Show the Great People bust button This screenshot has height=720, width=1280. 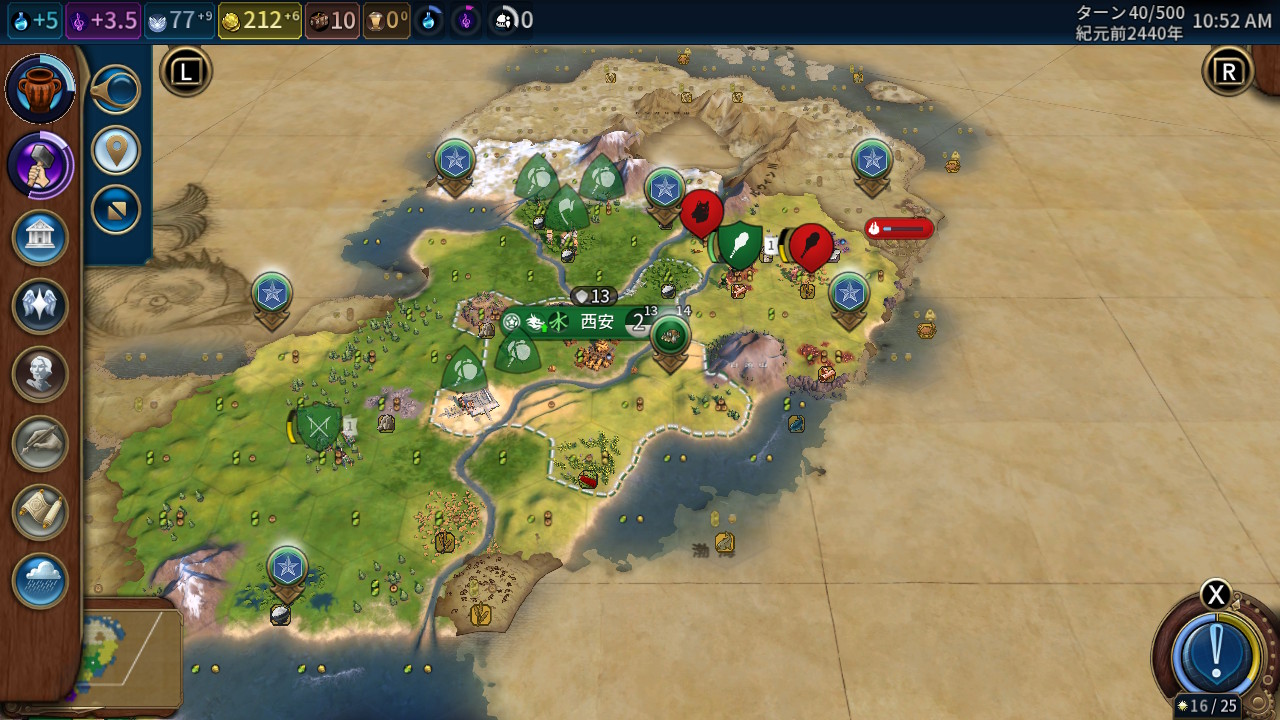pos(40,374)
